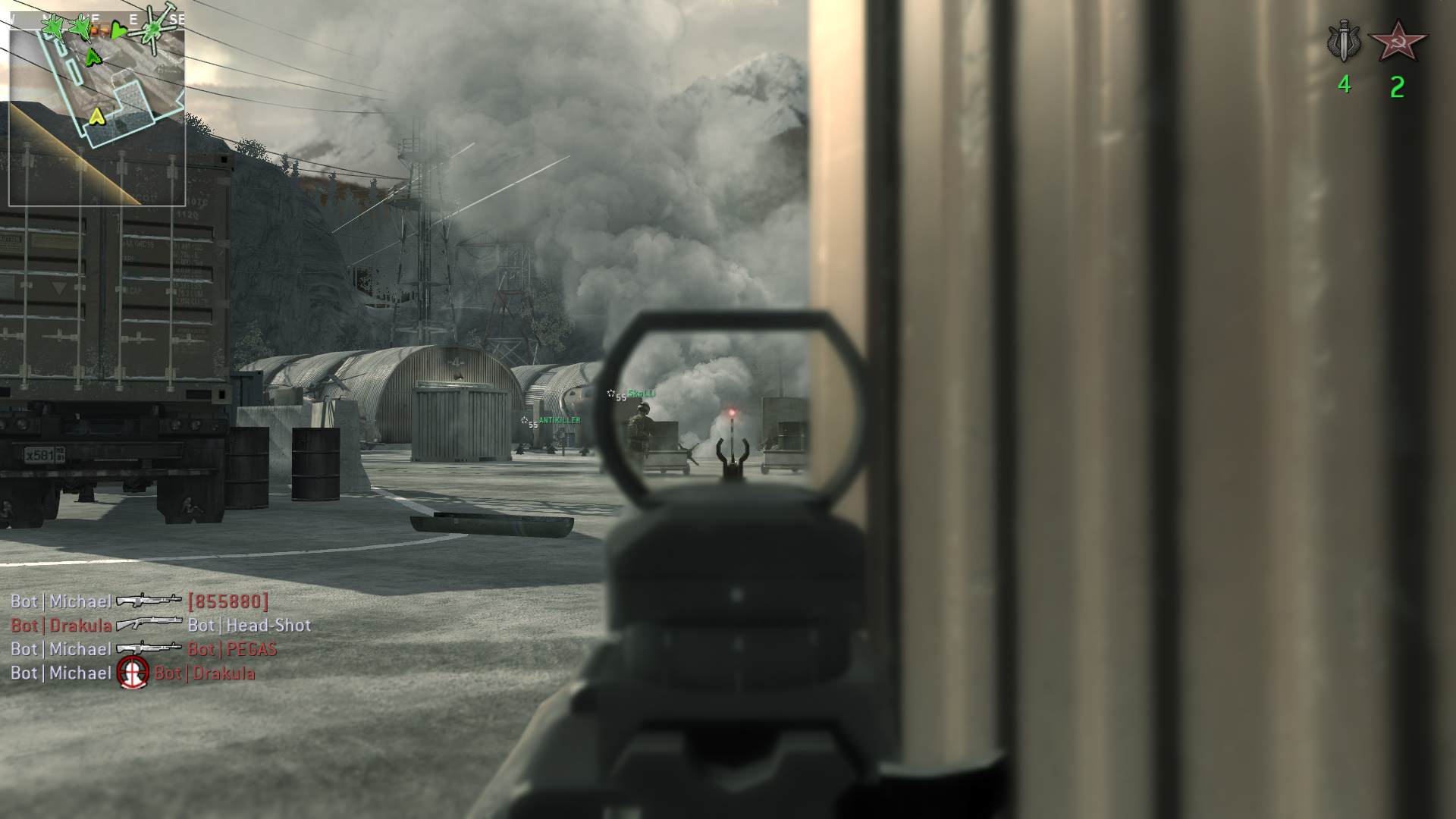Select the red star Spetsnaz team emblem
Image resolution: width=1456 pixels, height=819 pixels.
coord(1397,42)
